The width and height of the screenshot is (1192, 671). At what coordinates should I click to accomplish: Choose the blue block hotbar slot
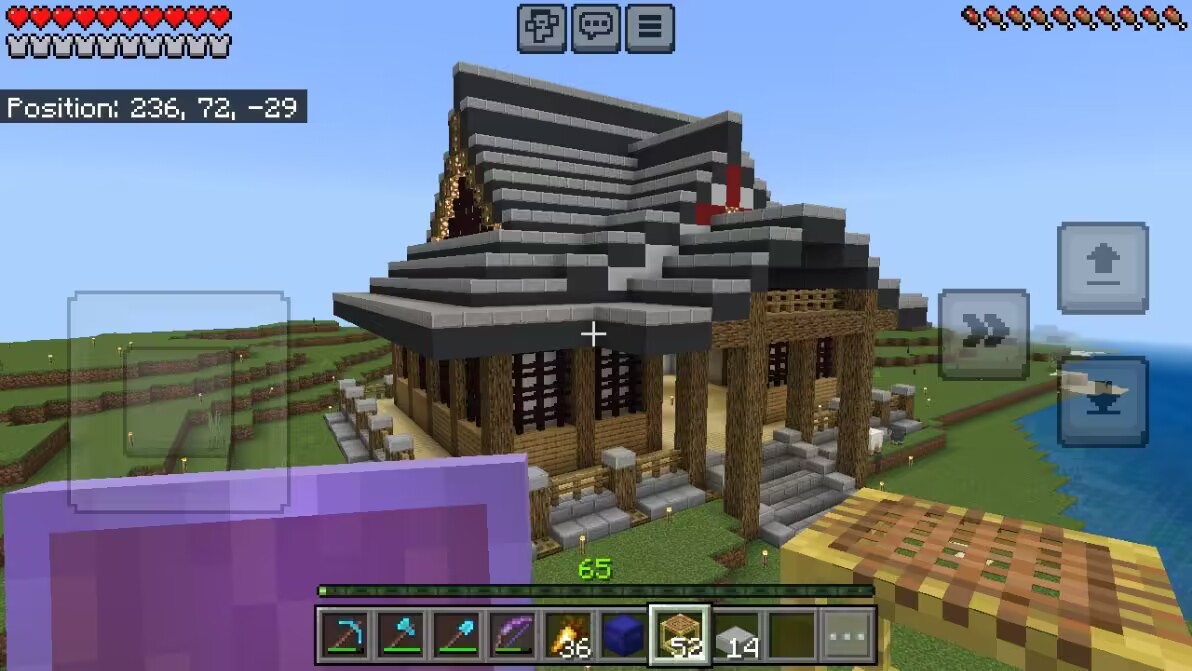(624, 634)
